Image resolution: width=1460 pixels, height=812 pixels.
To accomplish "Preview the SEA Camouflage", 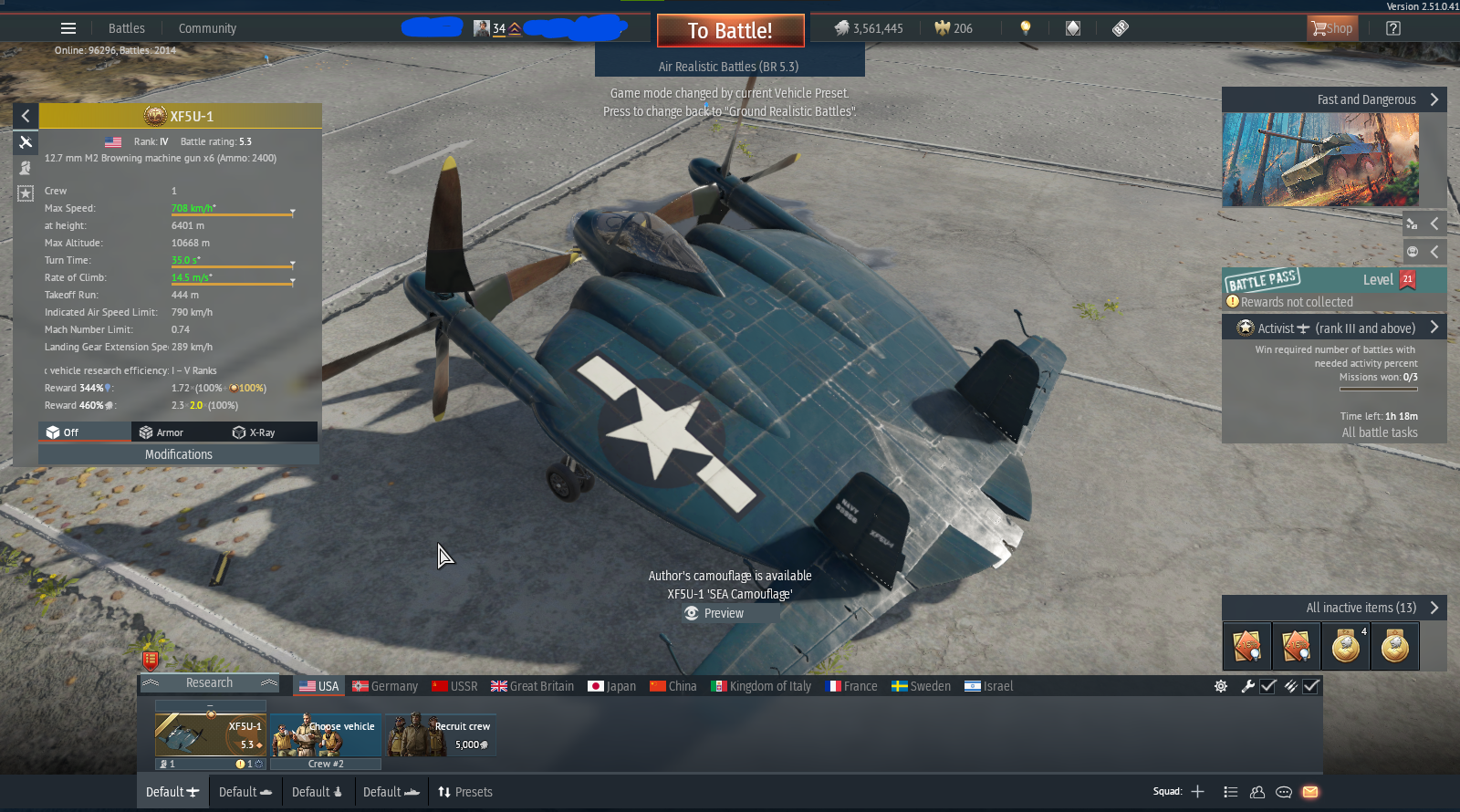I will click(x=715, y=613).
